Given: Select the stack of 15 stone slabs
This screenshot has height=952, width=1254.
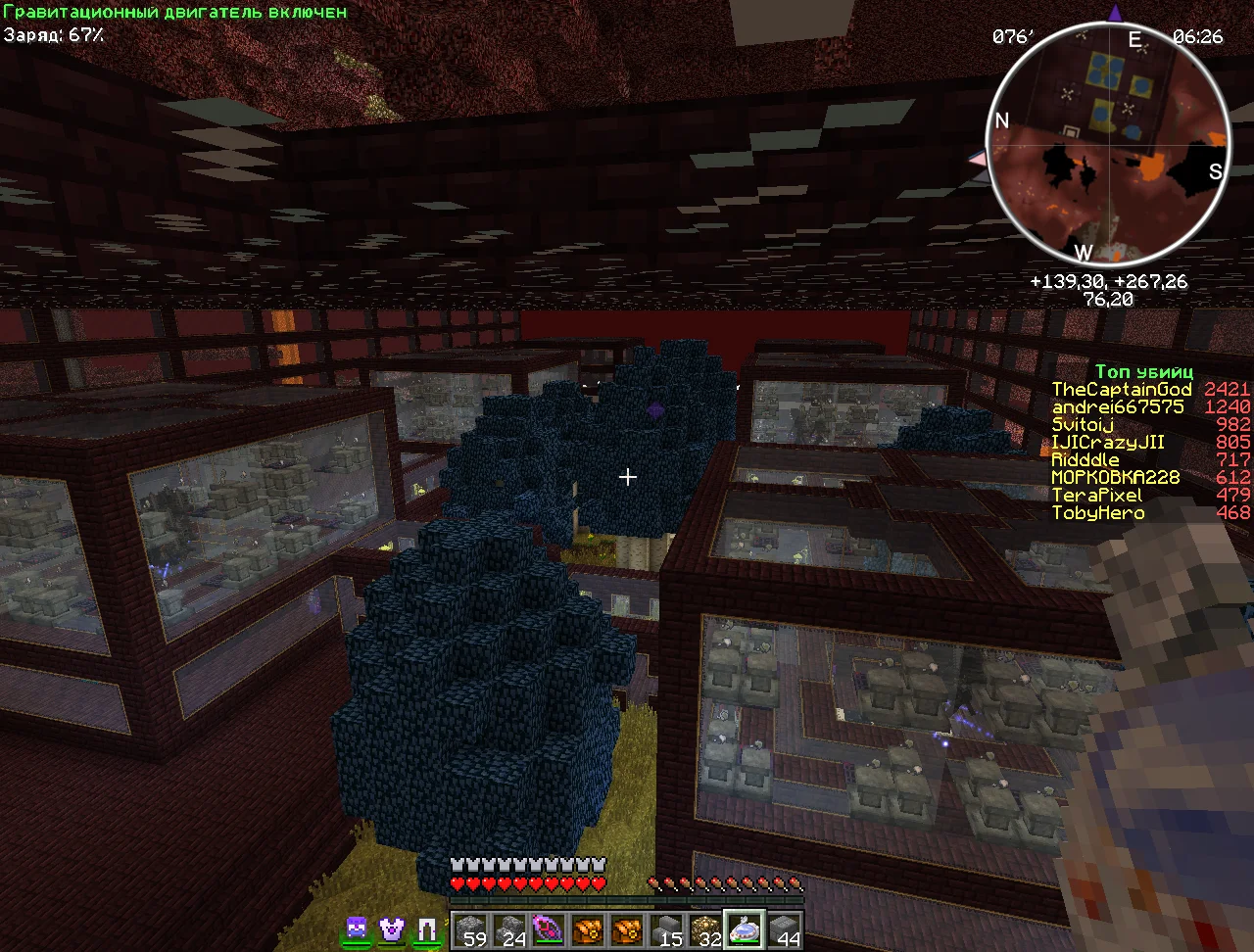Looking at the screenshot, I should [666, 929].
